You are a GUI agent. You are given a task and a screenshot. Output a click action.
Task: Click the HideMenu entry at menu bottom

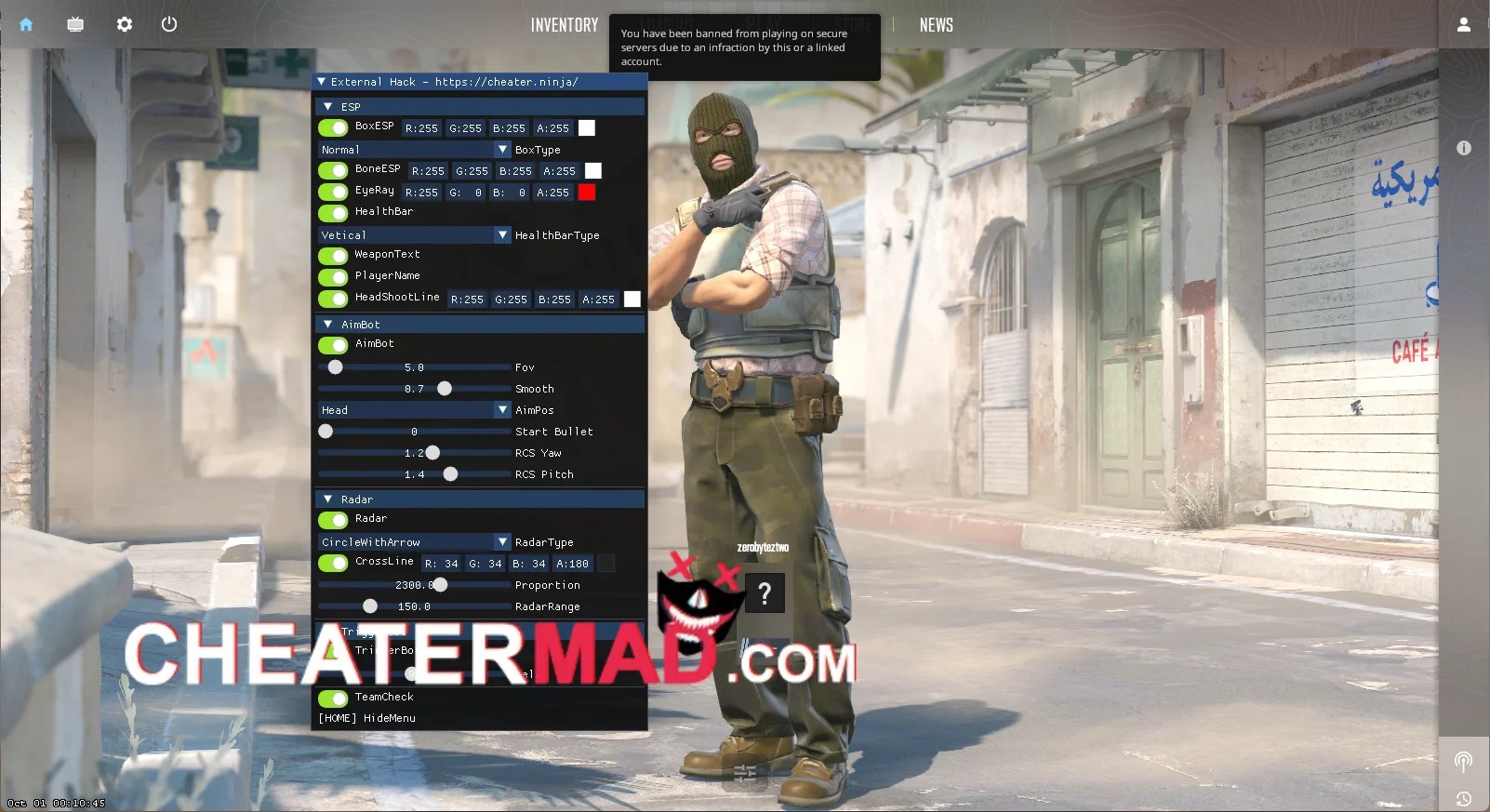coord(366,717)
